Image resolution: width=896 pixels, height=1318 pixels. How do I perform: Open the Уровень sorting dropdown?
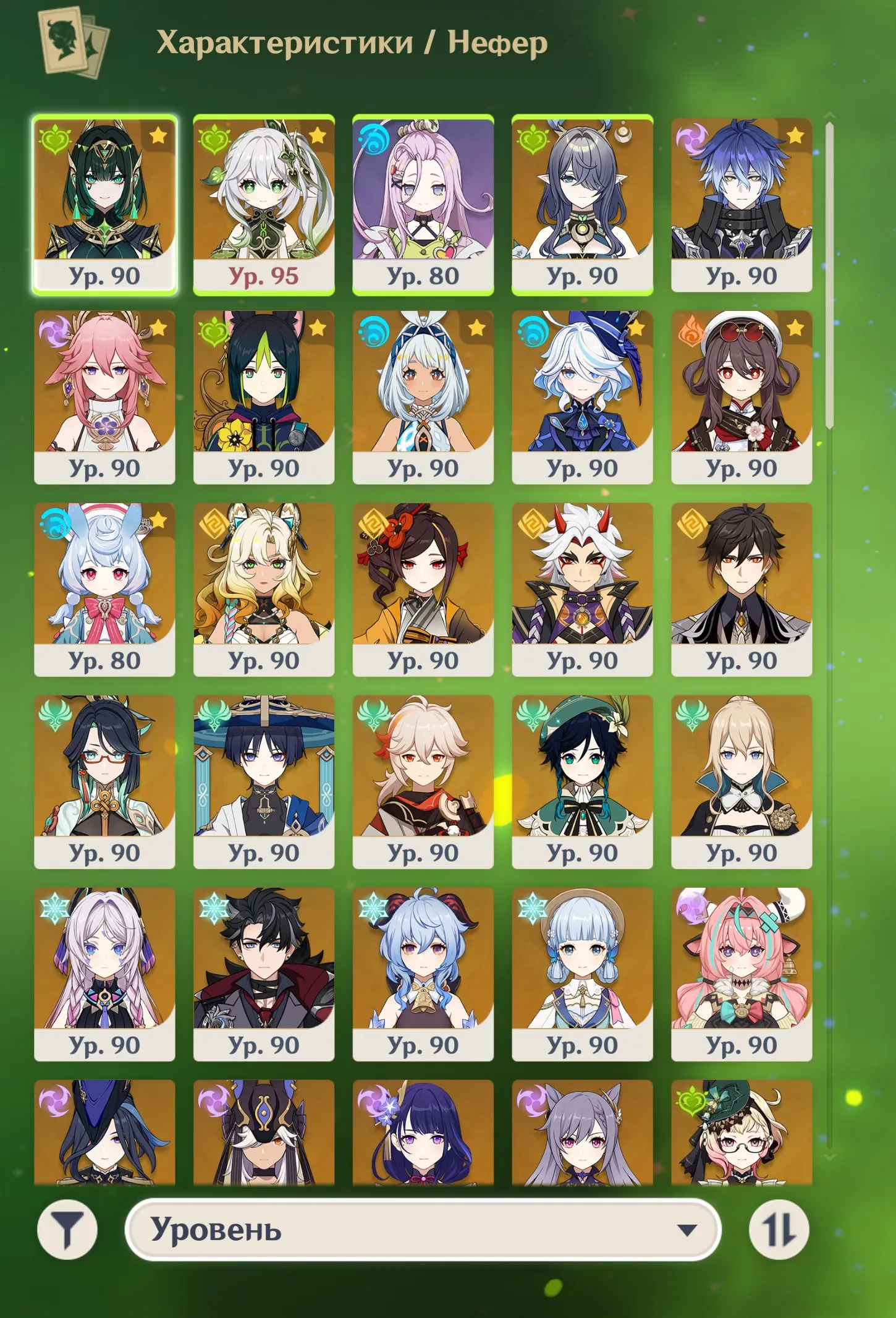(x=426, y=1230)
